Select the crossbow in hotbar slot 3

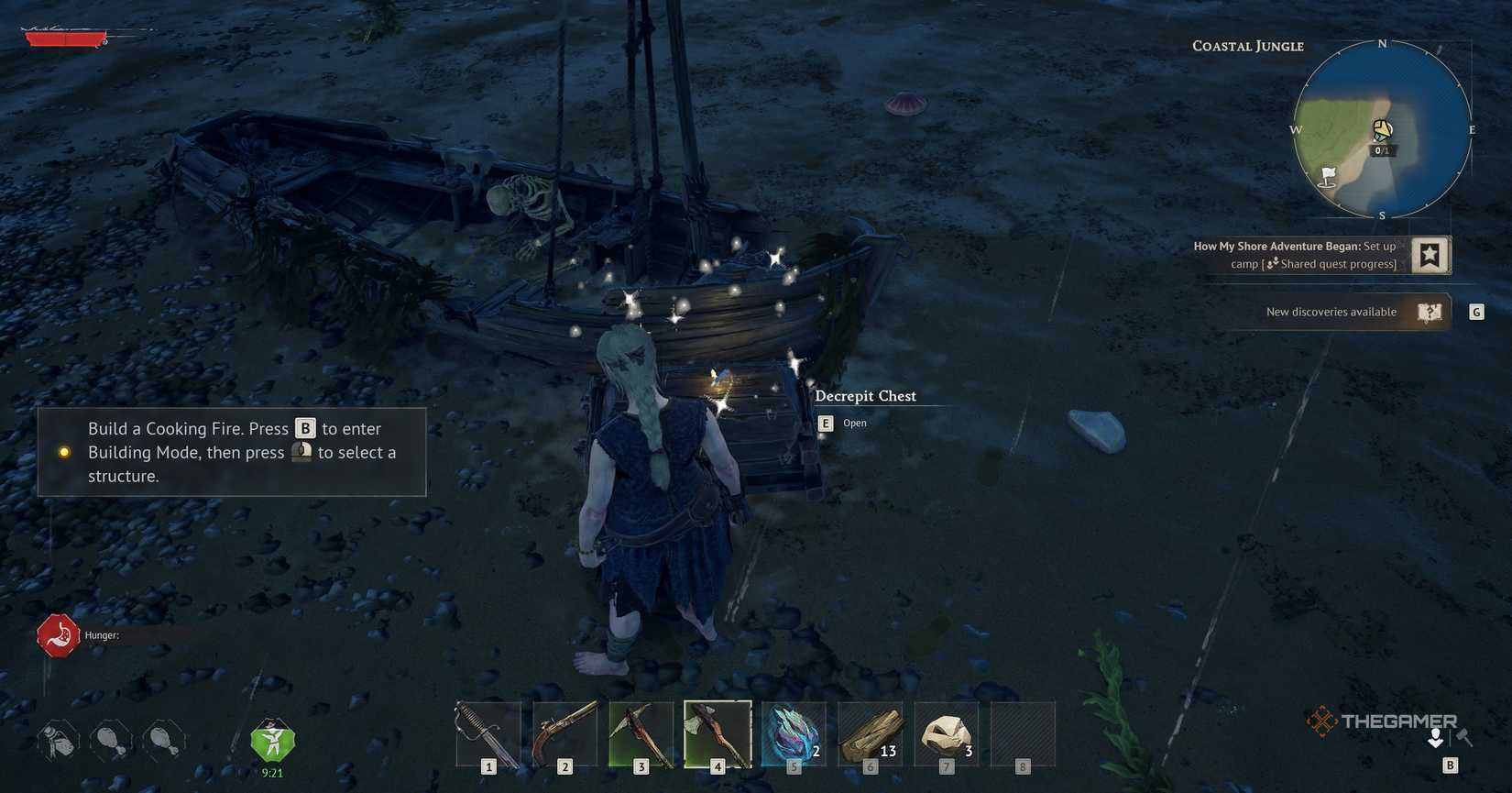641,732
